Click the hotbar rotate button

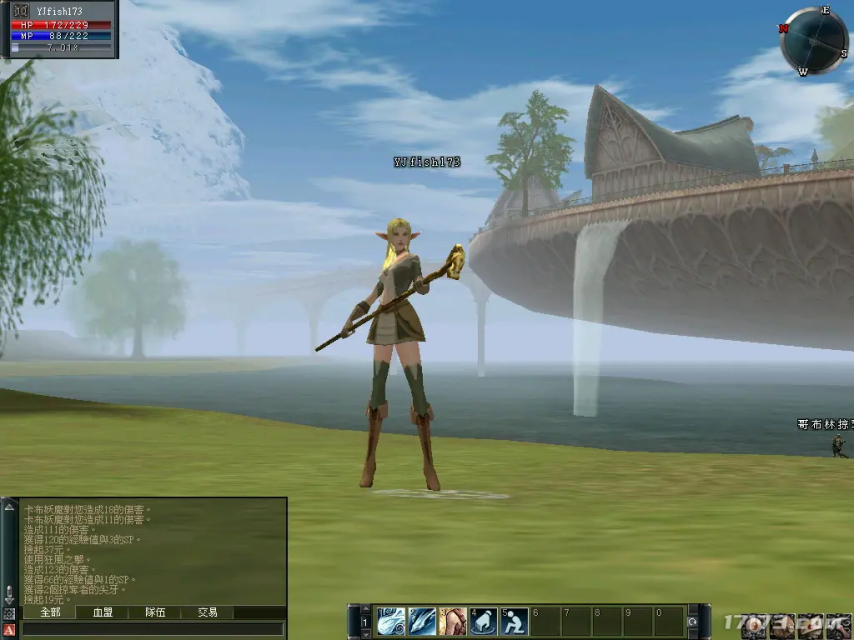[x=692, y=622]
